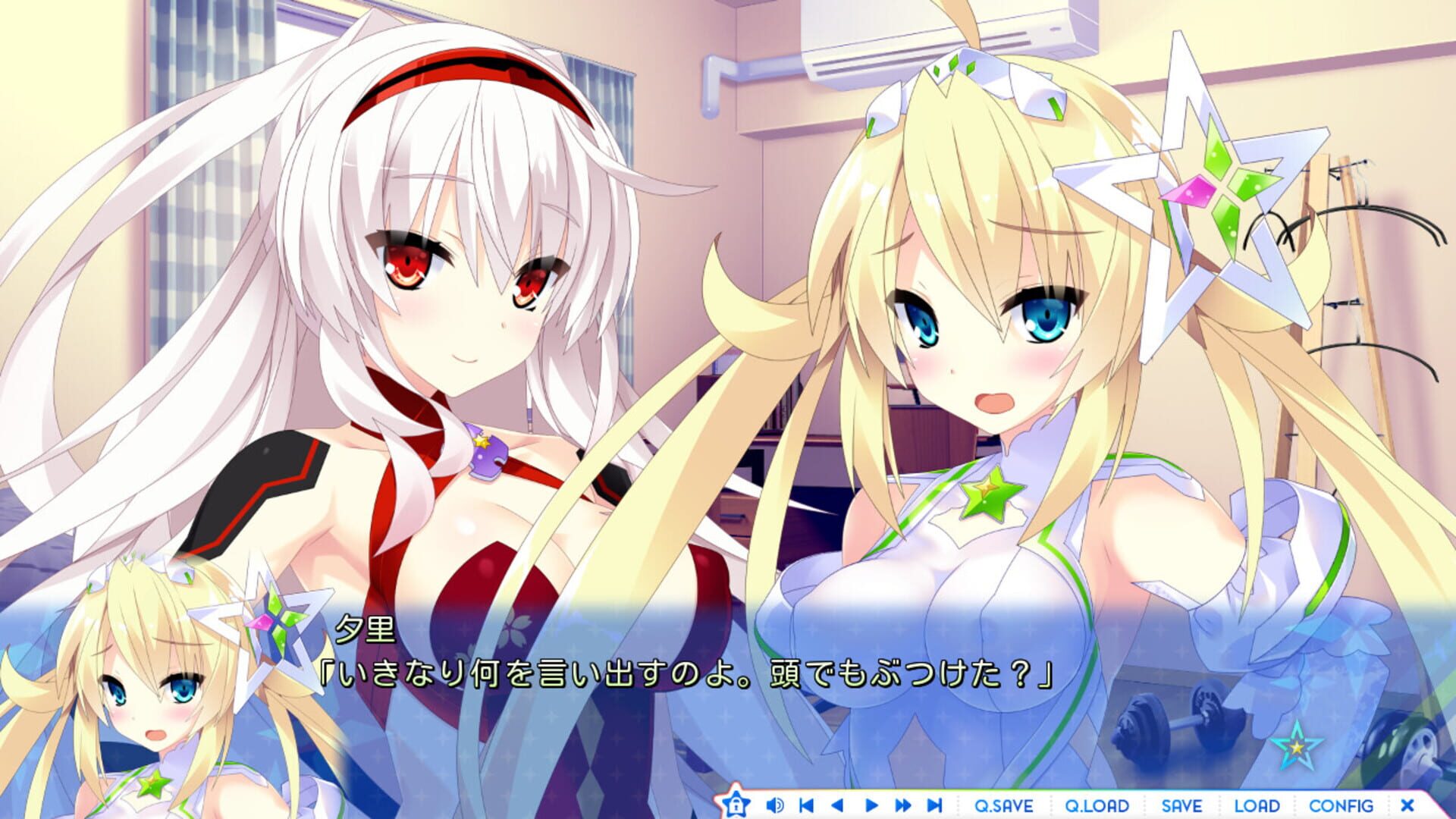Exit the game with the X button
Image resolution: width=1456 pixels, height=819 pixels.
click(x=1407, y=805)
